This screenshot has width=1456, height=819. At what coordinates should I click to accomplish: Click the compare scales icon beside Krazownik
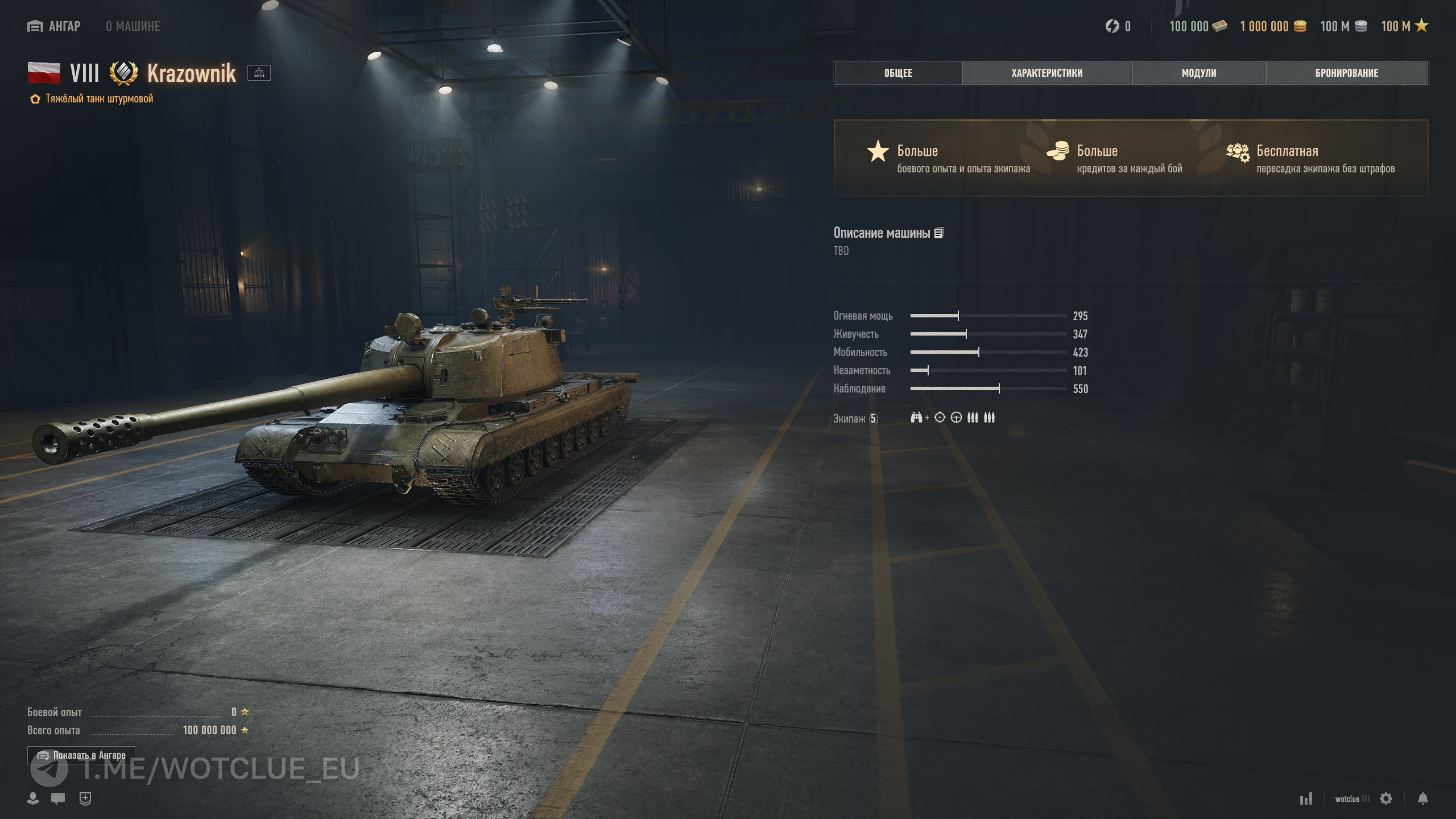coord(259,73)
